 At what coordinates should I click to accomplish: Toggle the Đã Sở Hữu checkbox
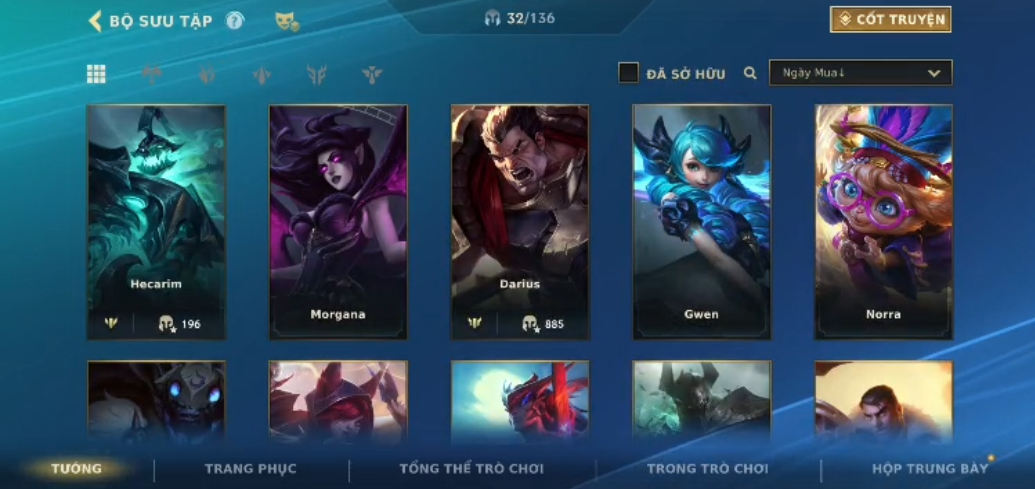(628, 73)
